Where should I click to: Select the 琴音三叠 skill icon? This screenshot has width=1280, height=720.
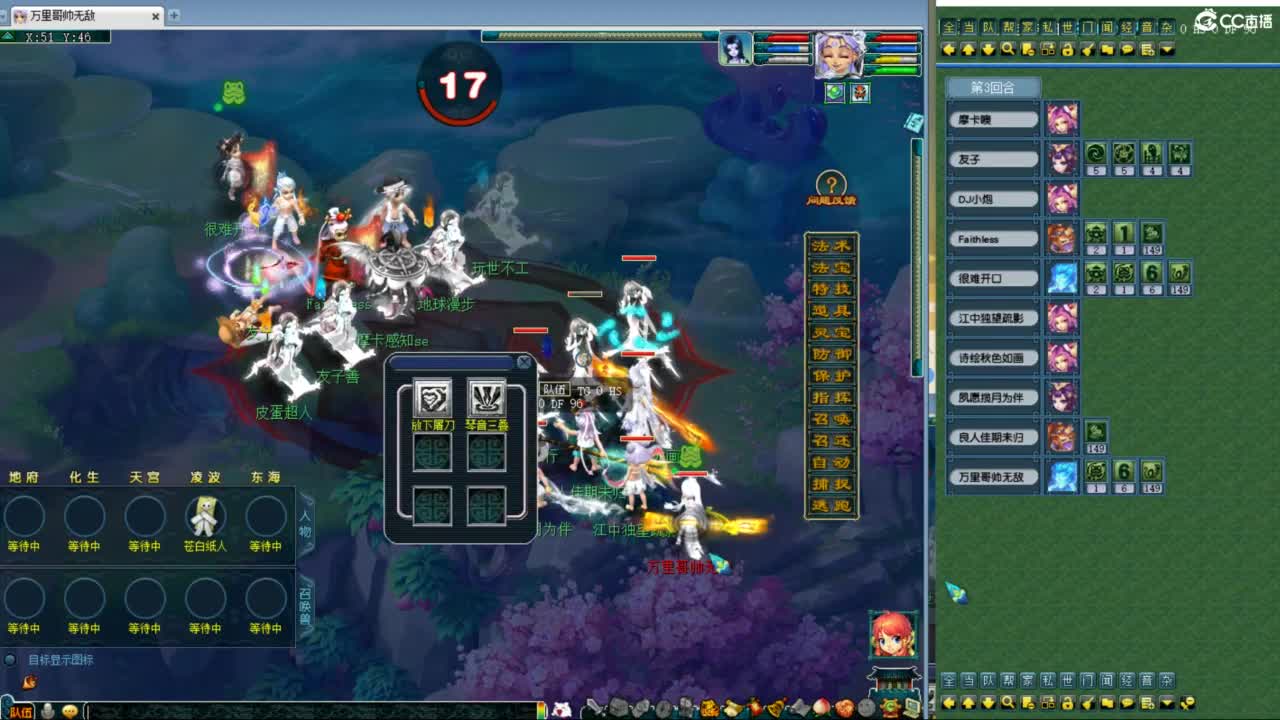487,398
